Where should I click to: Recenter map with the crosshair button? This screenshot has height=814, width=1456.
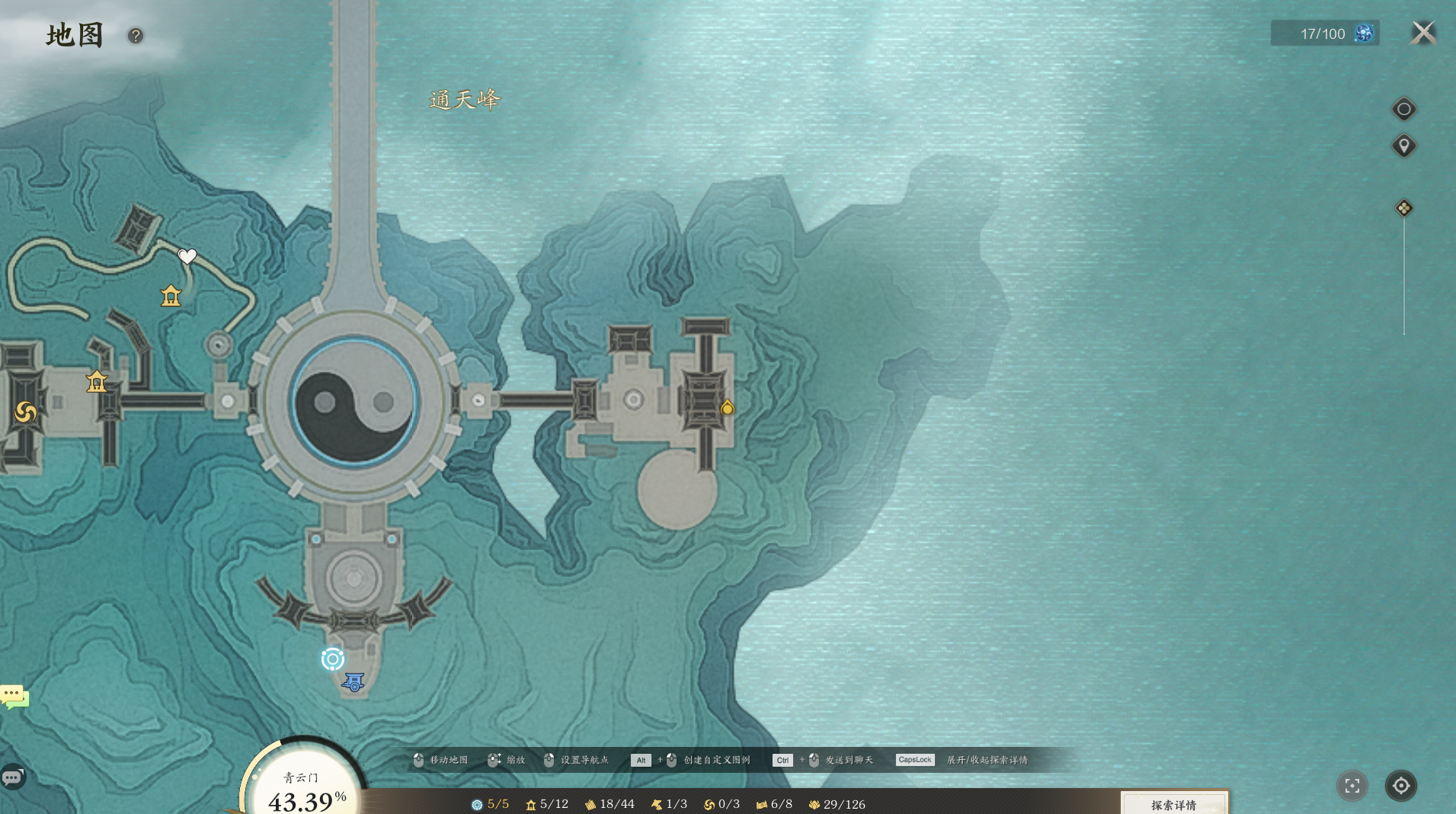[x=1401, y=786]
